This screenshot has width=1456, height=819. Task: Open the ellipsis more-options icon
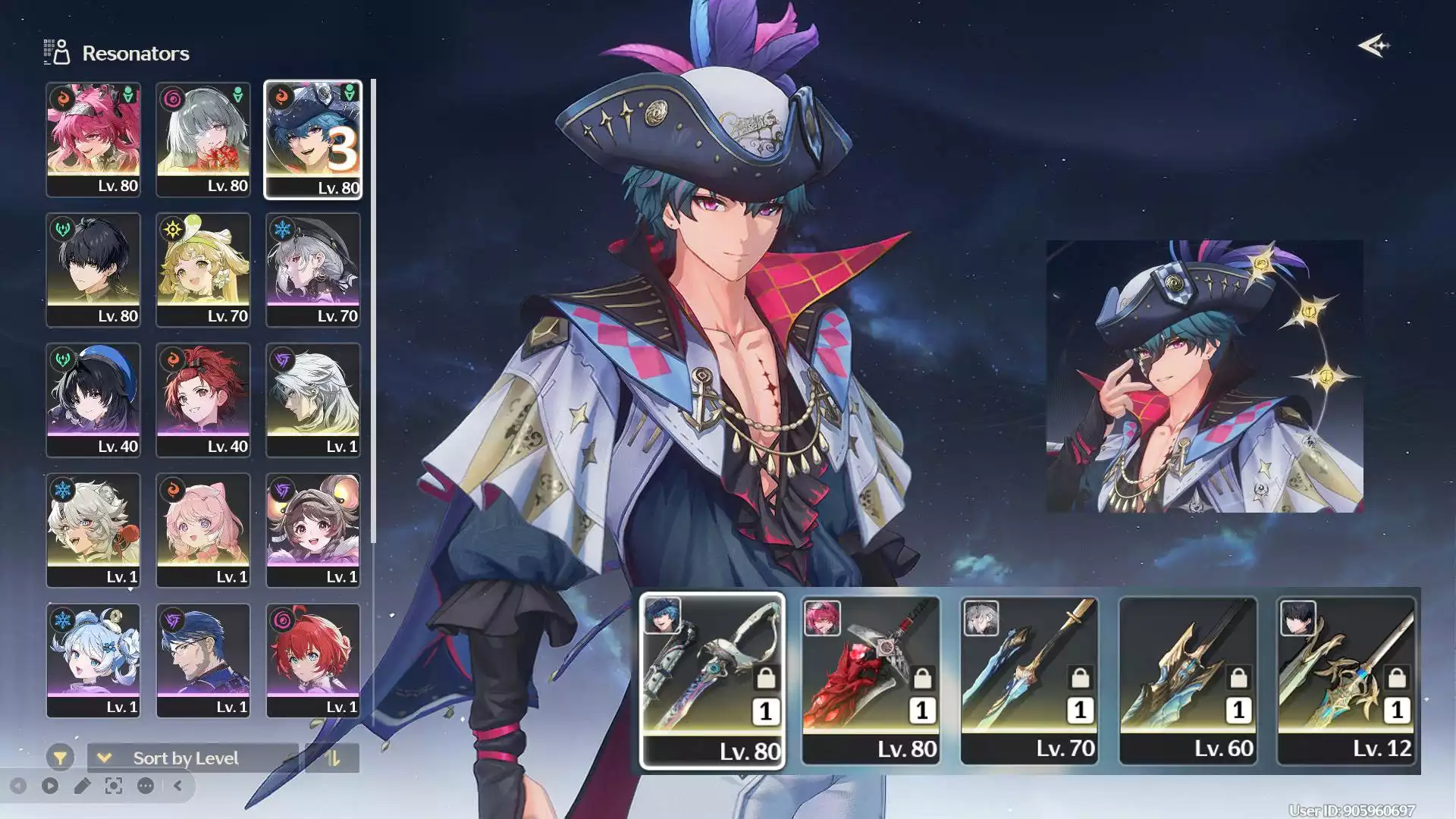(x=144, y=784)
